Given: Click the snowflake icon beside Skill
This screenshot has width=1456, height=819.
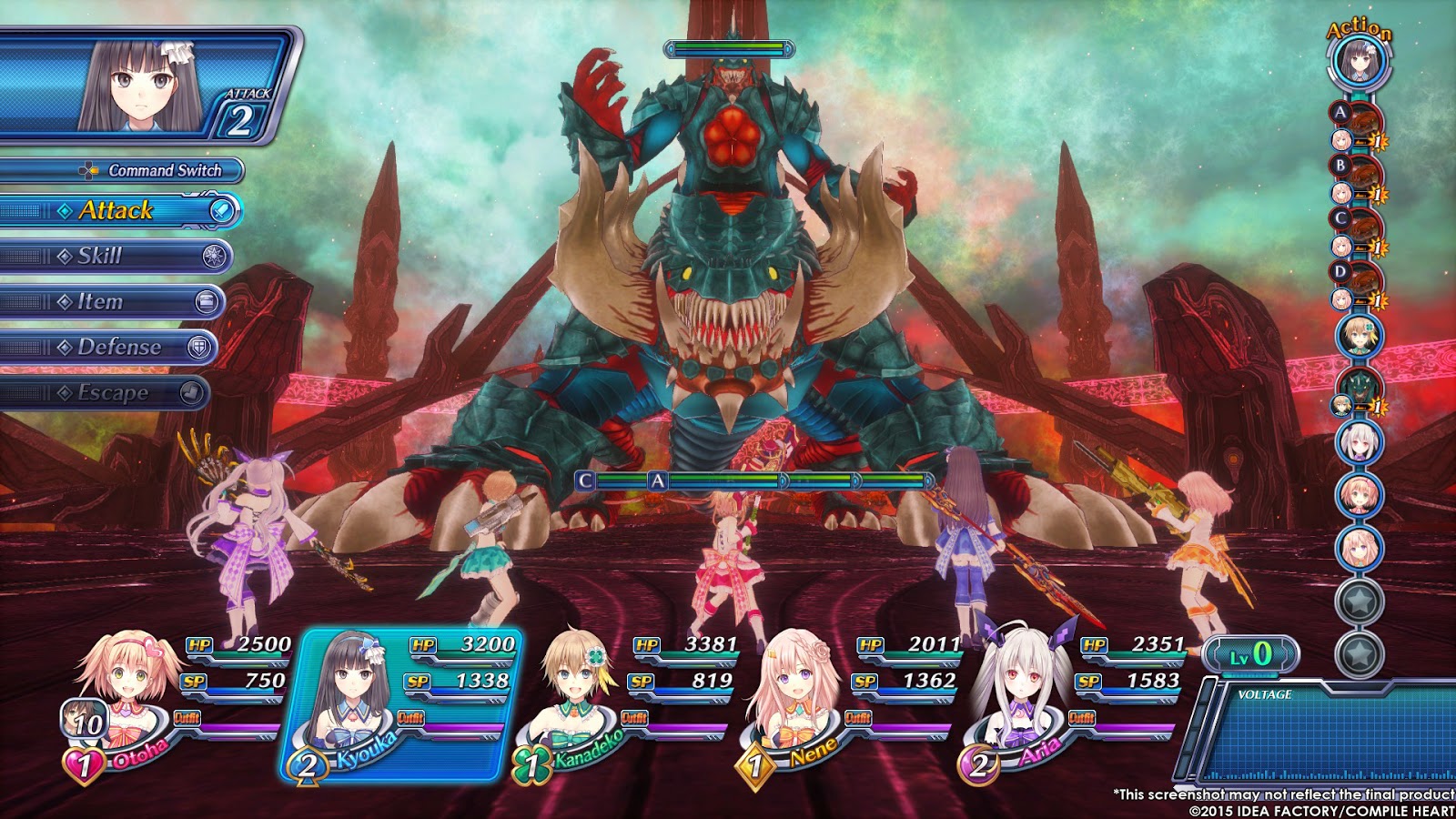Looking at the screenshot, I should 217,257.
